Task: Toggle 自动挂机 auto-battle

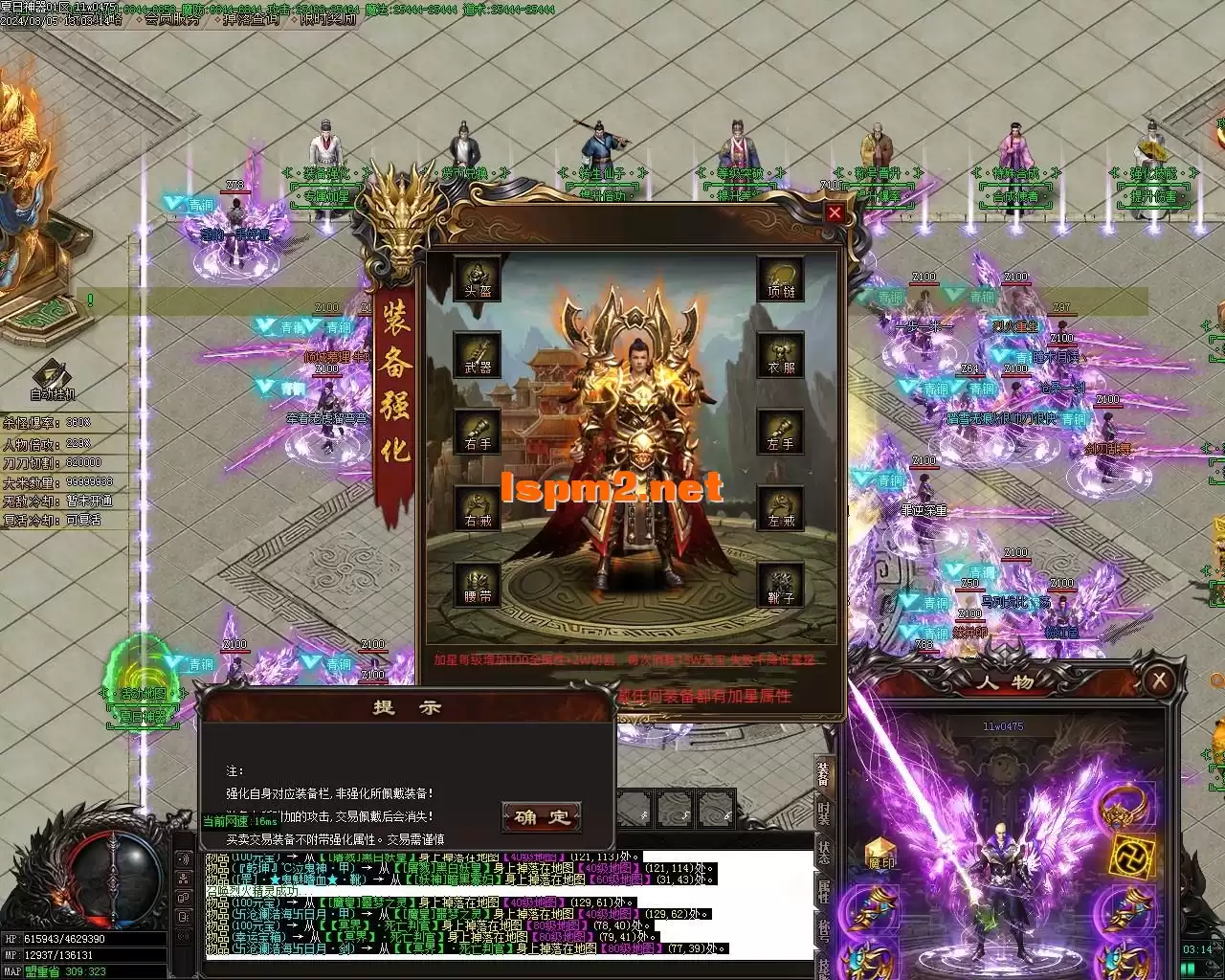Action: (52, 380)
